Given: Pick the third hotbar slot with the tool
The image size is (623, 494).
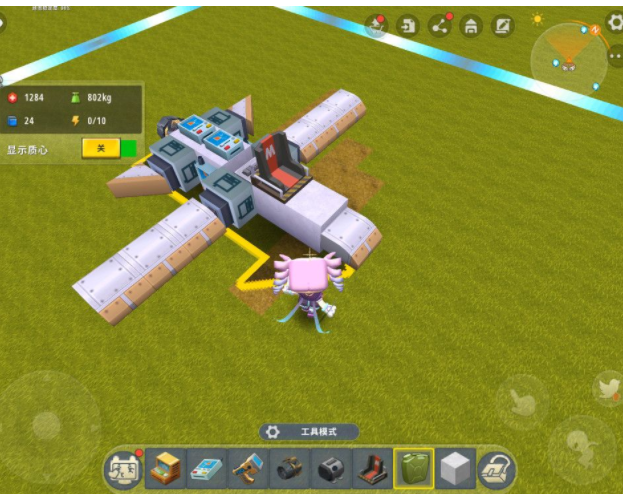Looking at the screenshot, I should coord(247,468).
